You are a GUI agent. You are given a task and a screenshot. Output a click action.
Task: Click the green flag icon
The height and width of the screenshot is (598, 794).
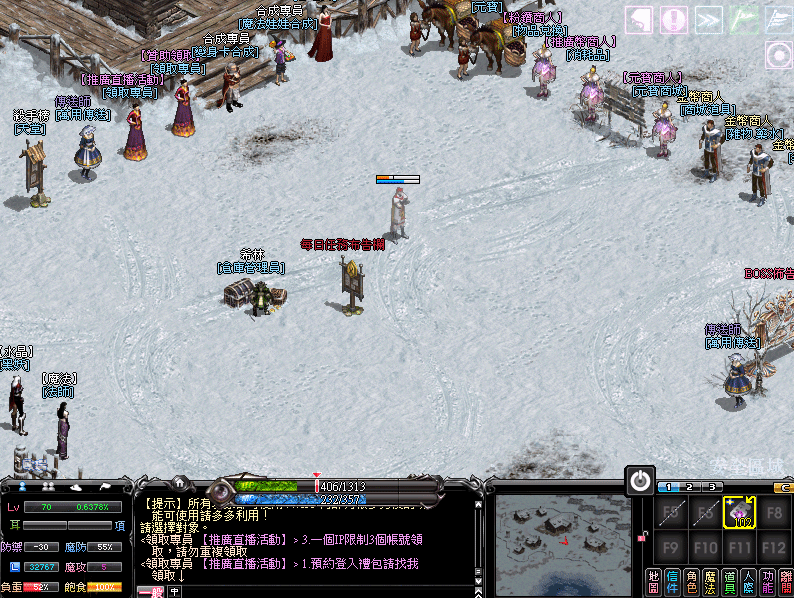point(743,19)
